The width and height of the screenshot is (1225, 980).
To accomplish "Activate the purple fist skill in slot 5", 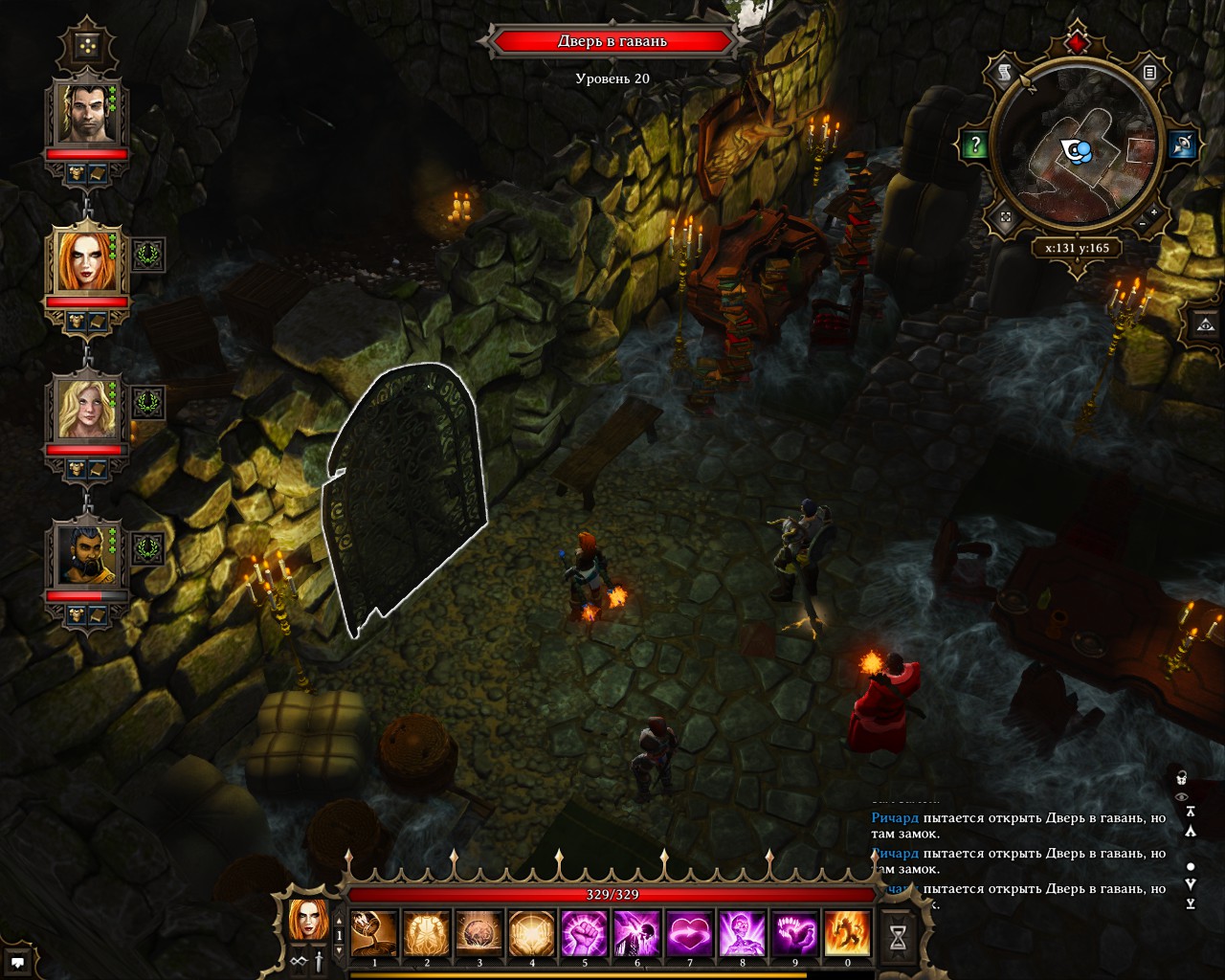I will click(x=585, y=933).
